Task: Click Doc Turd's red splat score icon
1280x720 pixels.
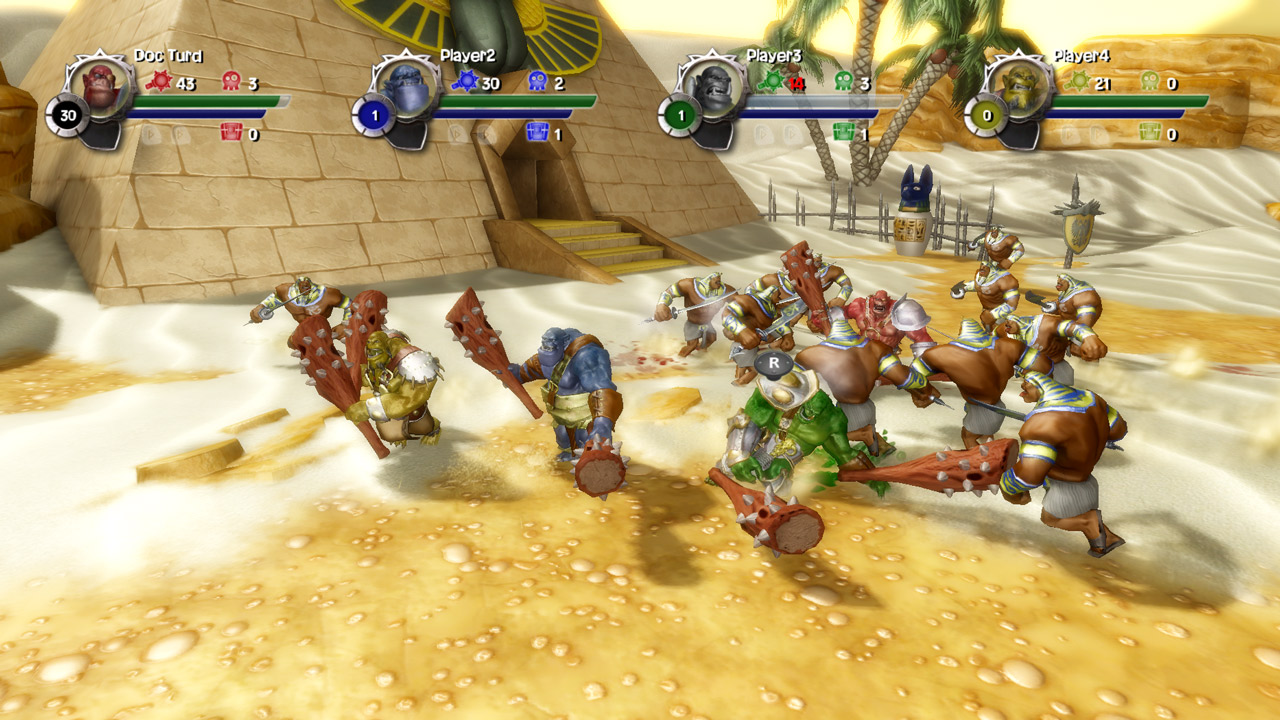Action: pos(159,82)
